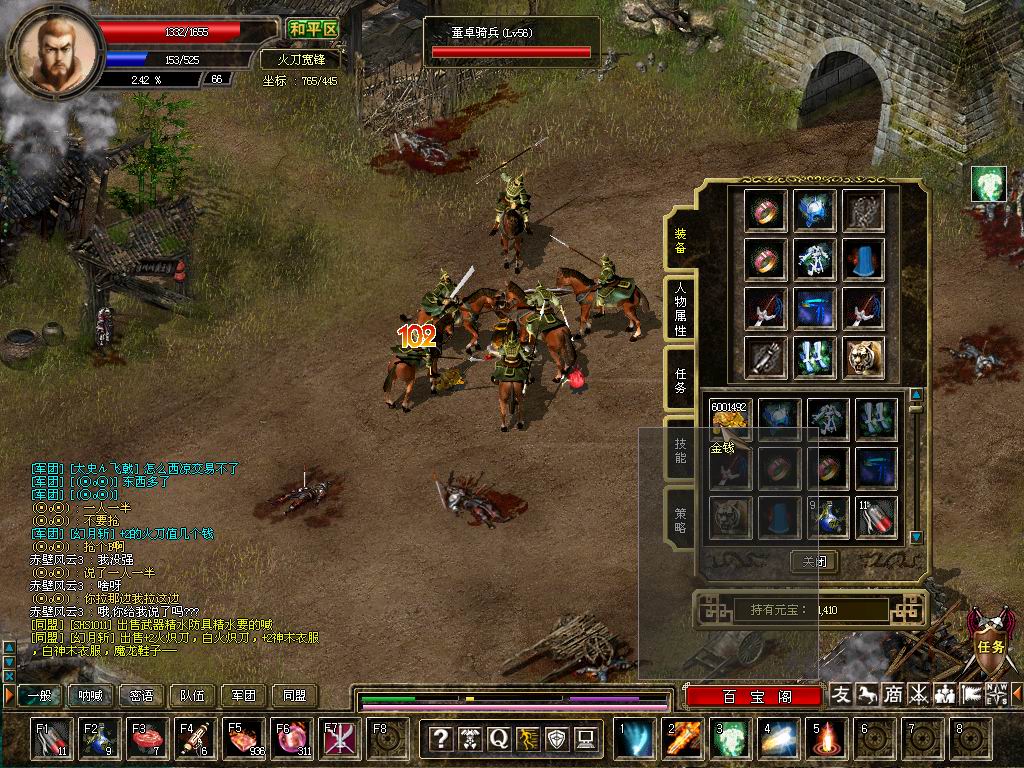Open the 人物属性 character attributes tab
The width and height of the screenshot is (1024, 768).
tap(680, 308)
